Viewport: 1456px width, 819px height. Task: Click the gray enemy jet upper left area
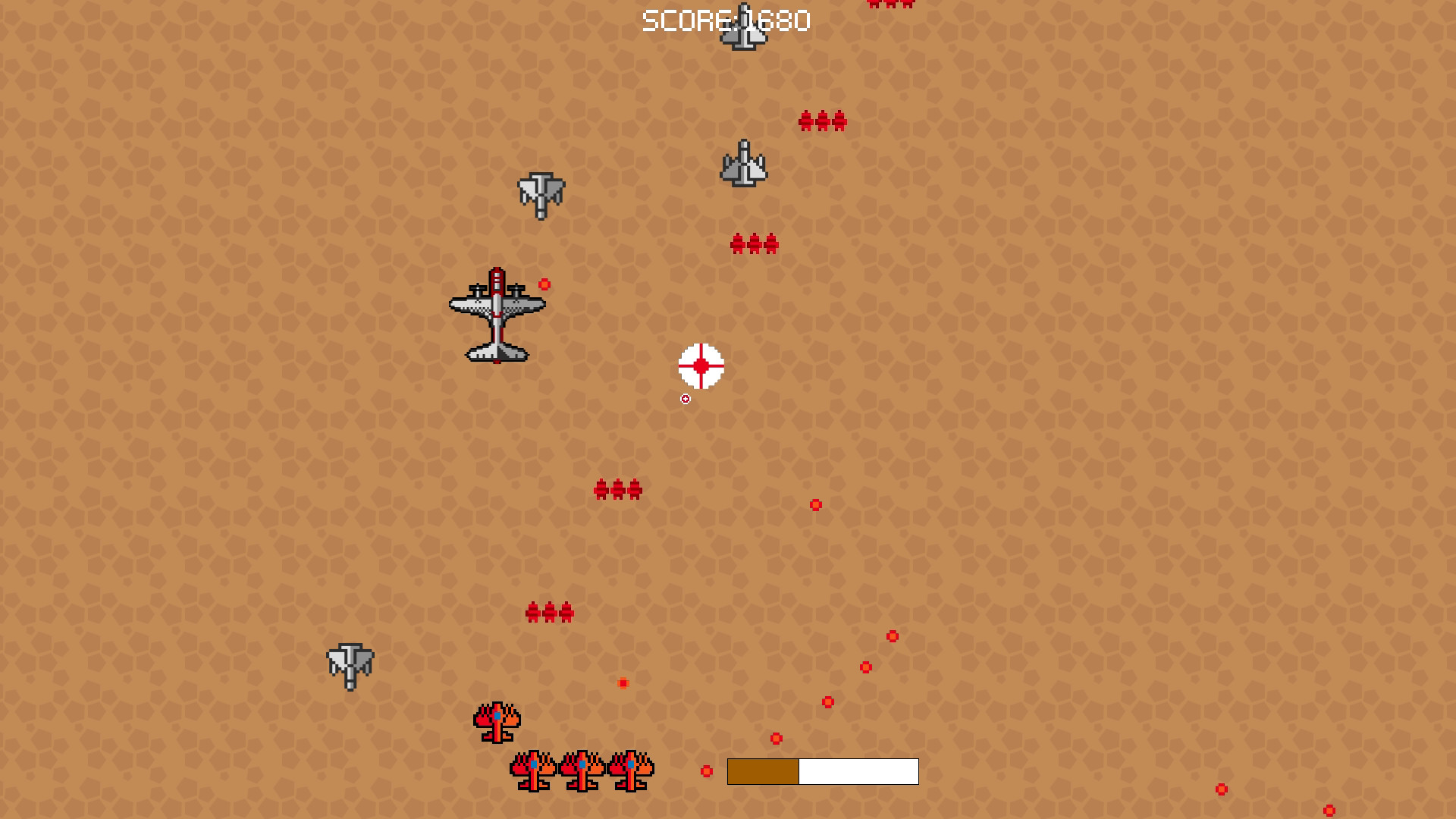tap(541, 196)
